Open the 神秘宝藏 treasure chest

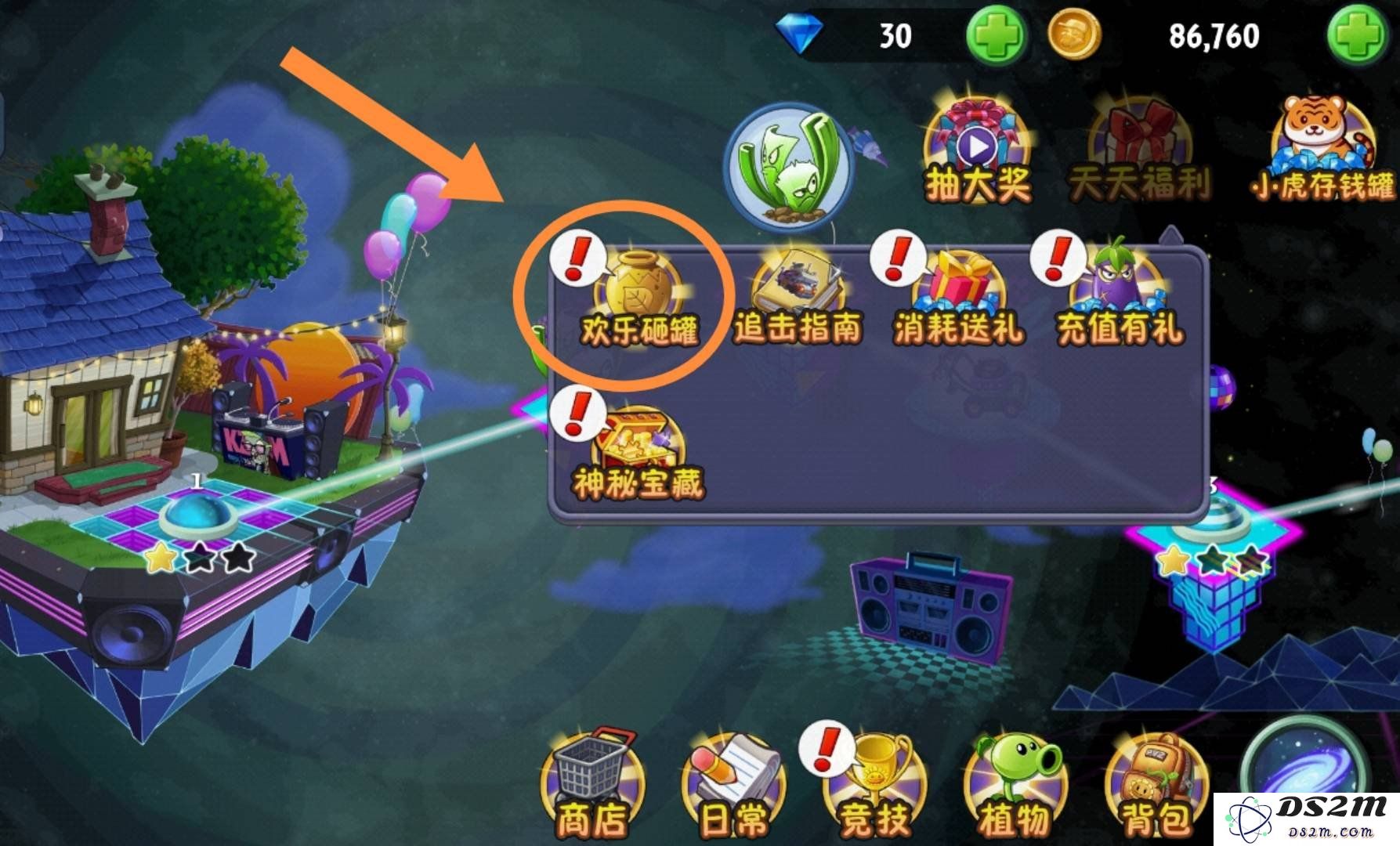637,454
